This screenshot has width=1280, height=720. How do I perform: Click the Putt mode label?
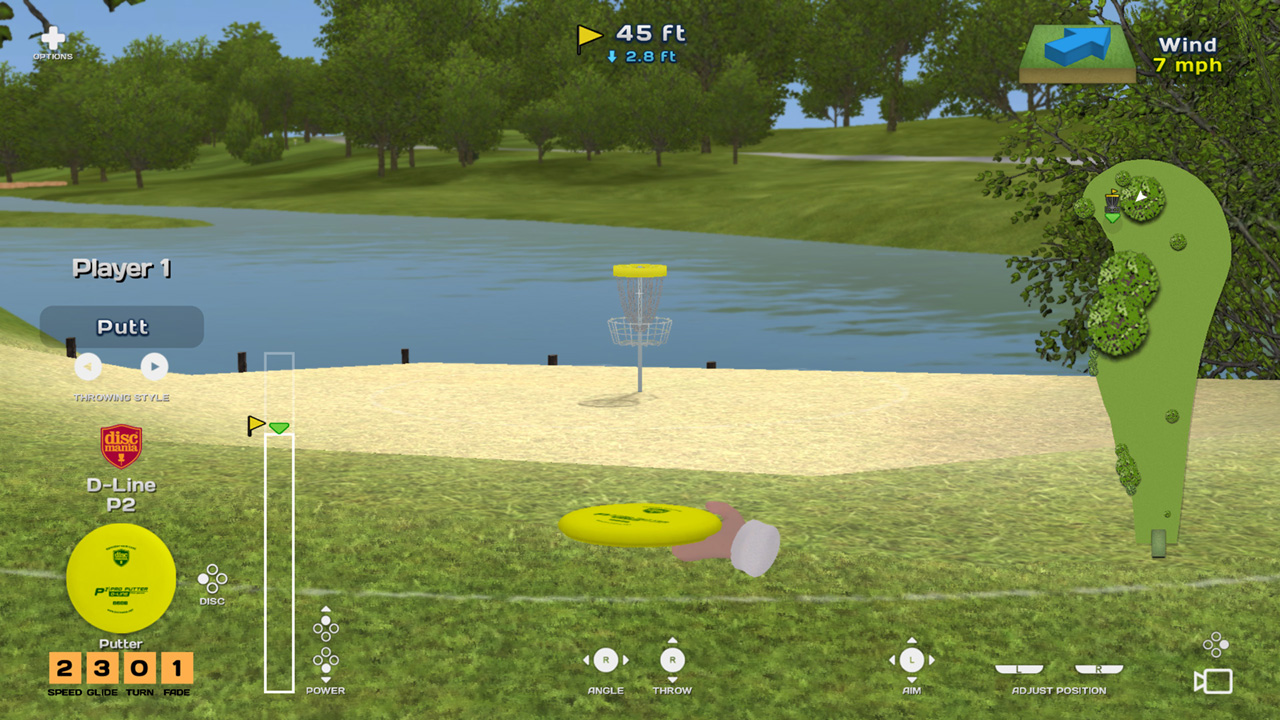[122, 326]
